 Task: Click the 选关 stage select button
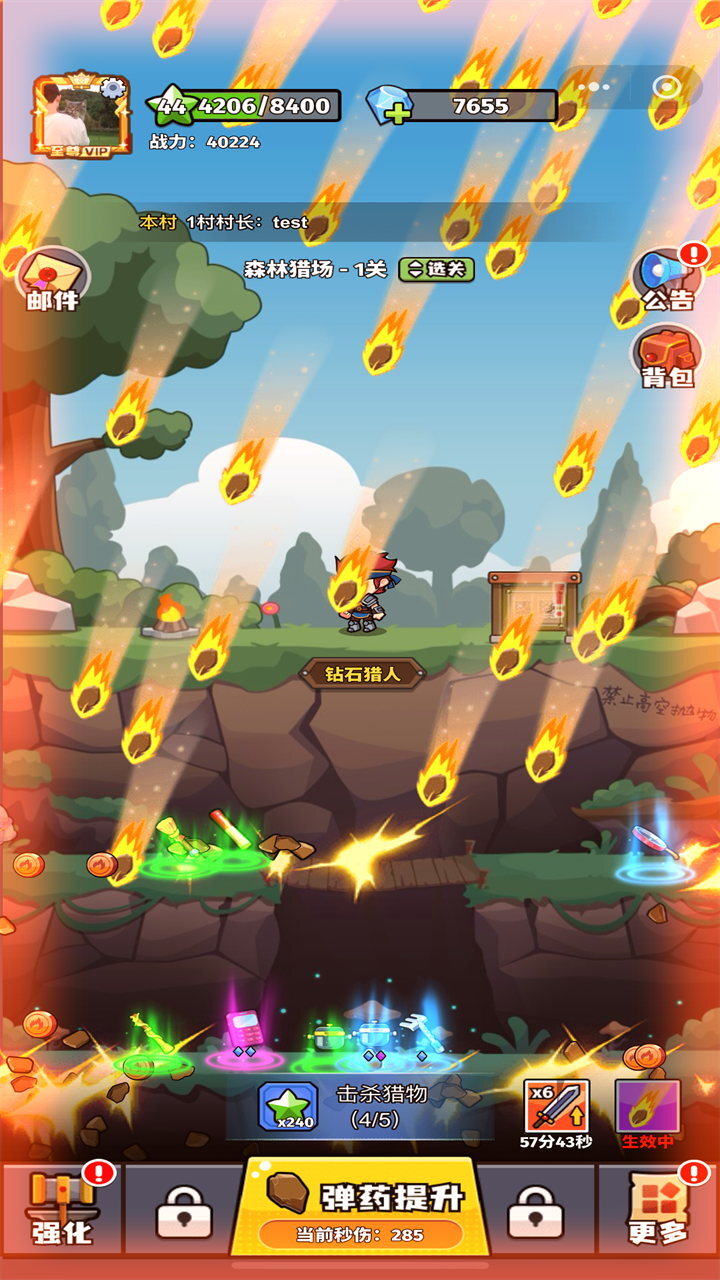(x=436, y=269)
